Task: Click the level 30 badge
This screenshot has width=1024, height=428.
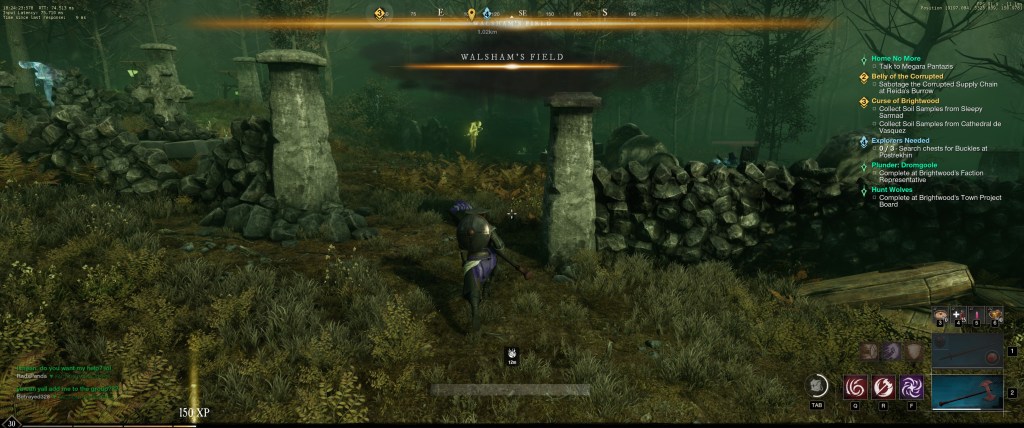Action: pos(10,422)
